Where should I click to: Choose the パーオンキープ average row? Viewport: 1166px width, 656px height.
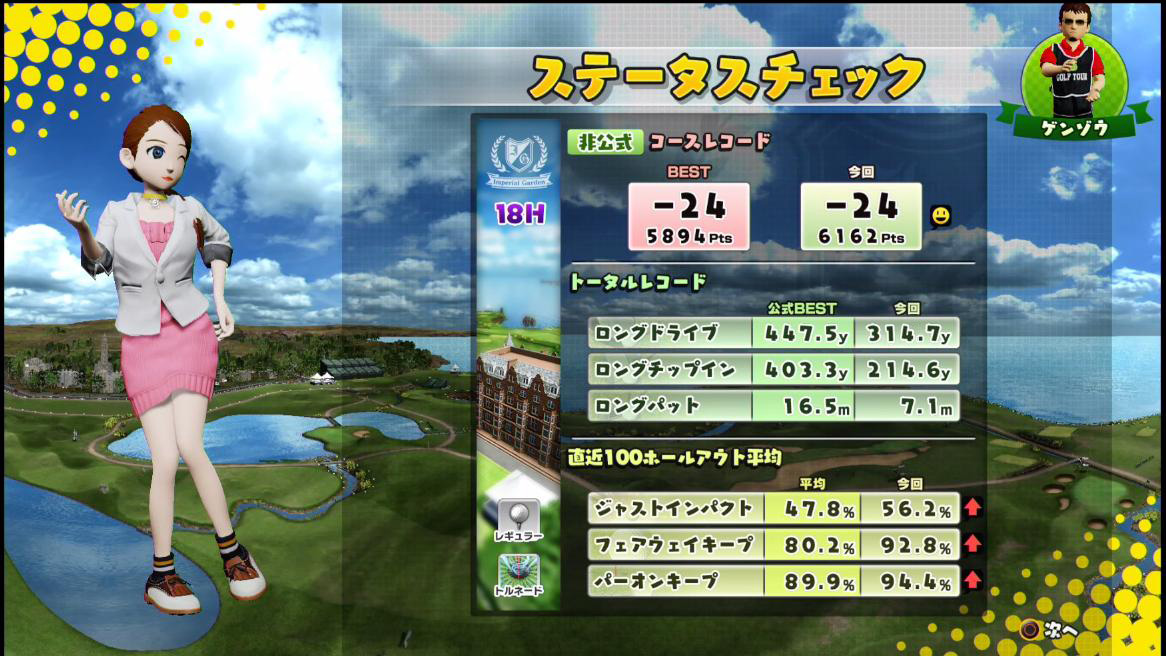772,580
